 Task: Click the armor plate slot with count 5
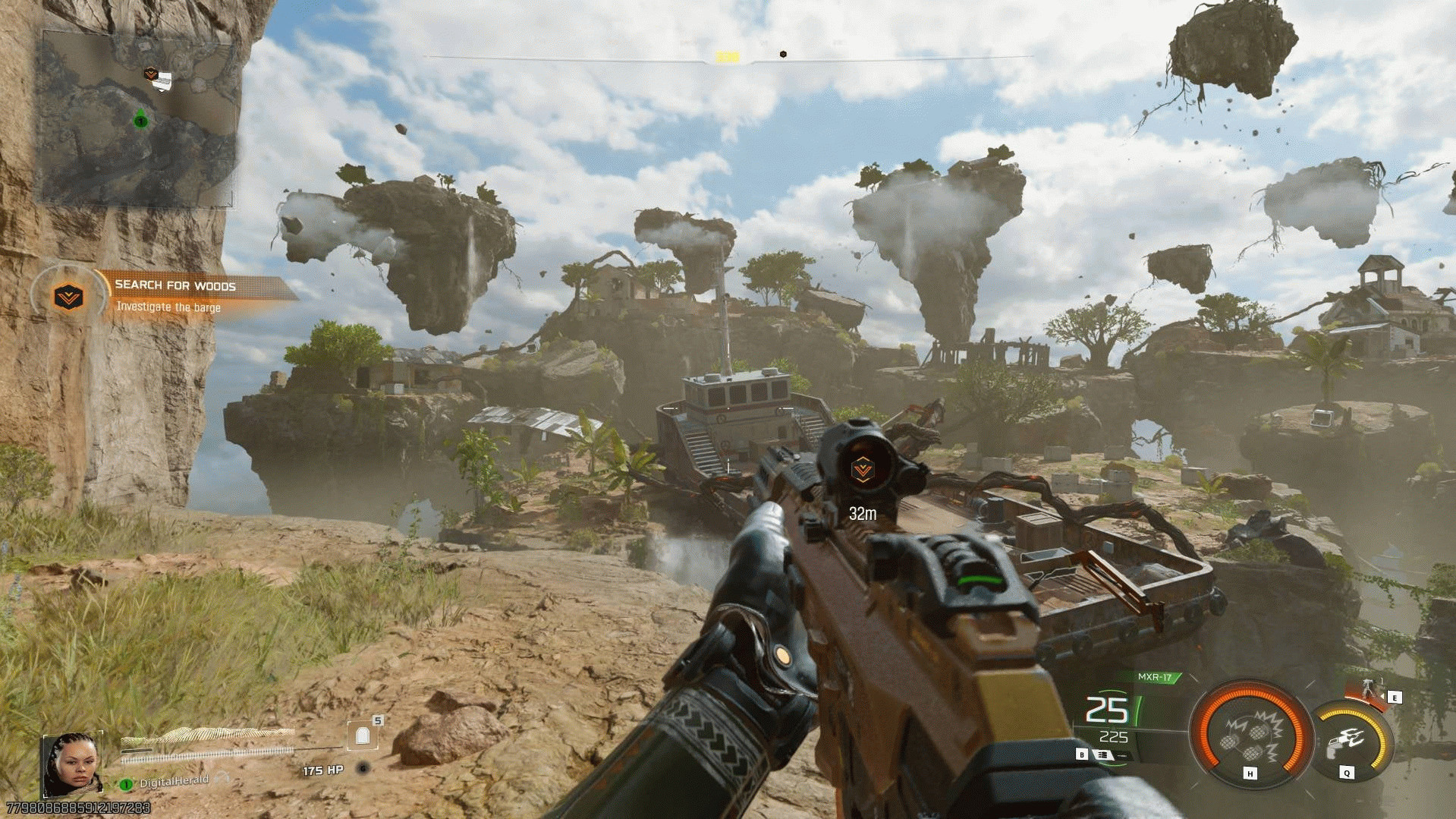(363, 734)
